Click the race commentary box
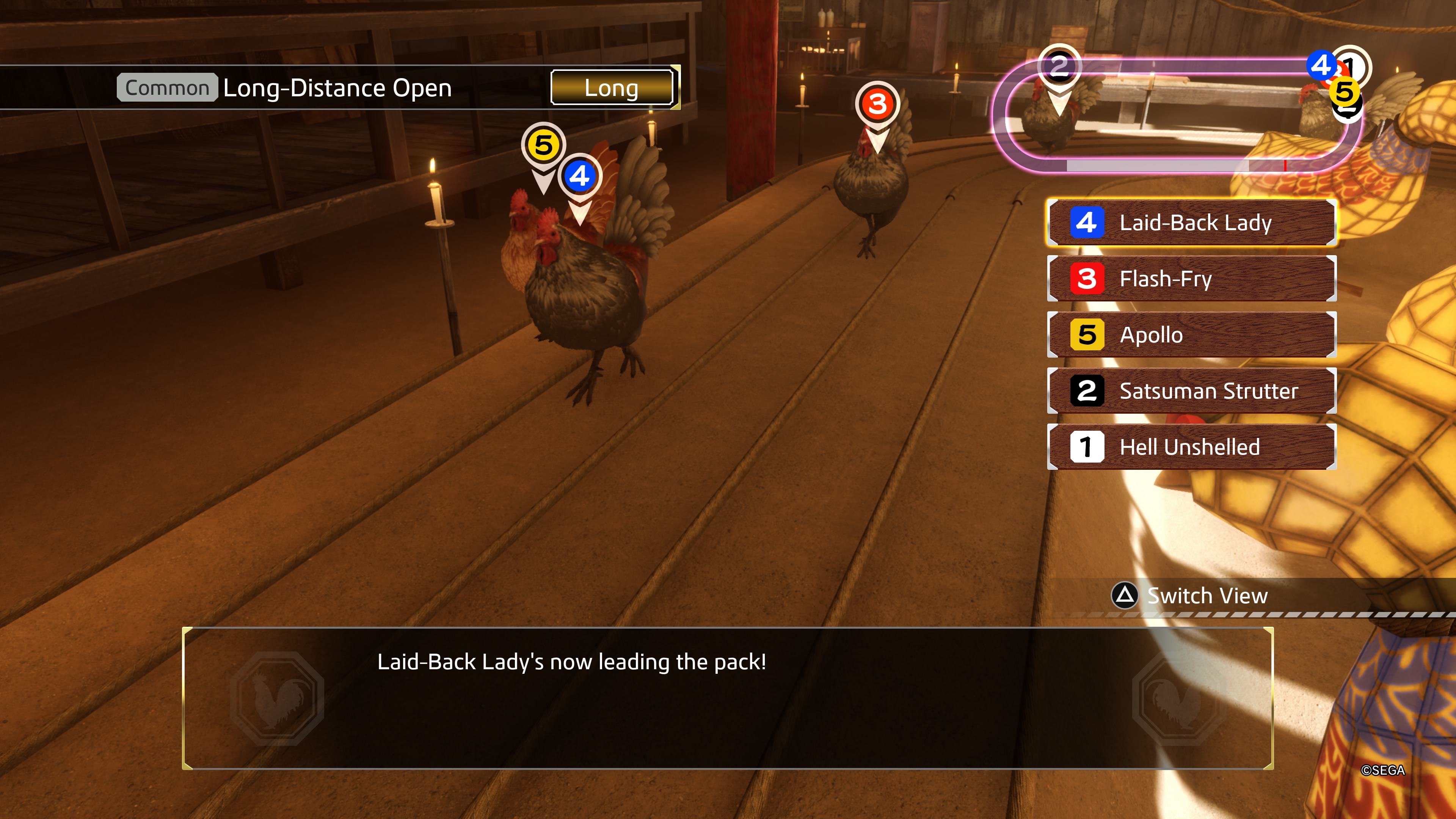Screen dimensions: 1456x819 click(x=728, y=698)
